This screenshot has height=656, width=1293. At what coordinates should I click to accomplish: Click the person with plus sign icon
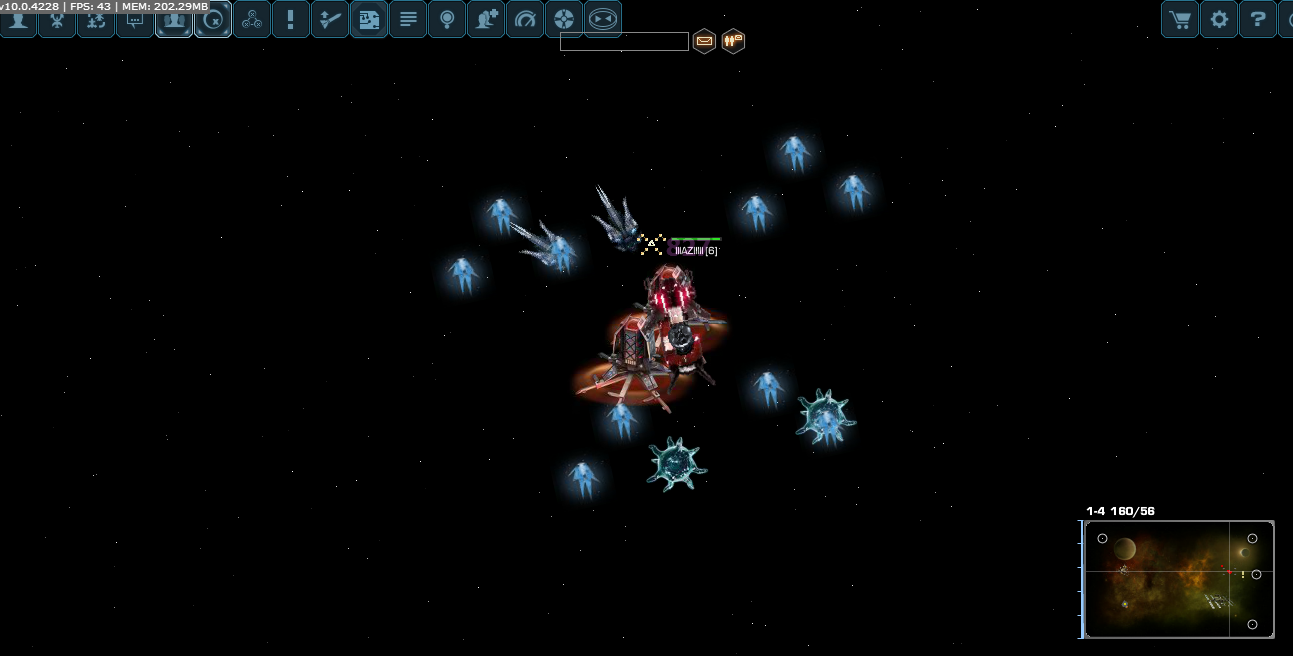point(486,19)
